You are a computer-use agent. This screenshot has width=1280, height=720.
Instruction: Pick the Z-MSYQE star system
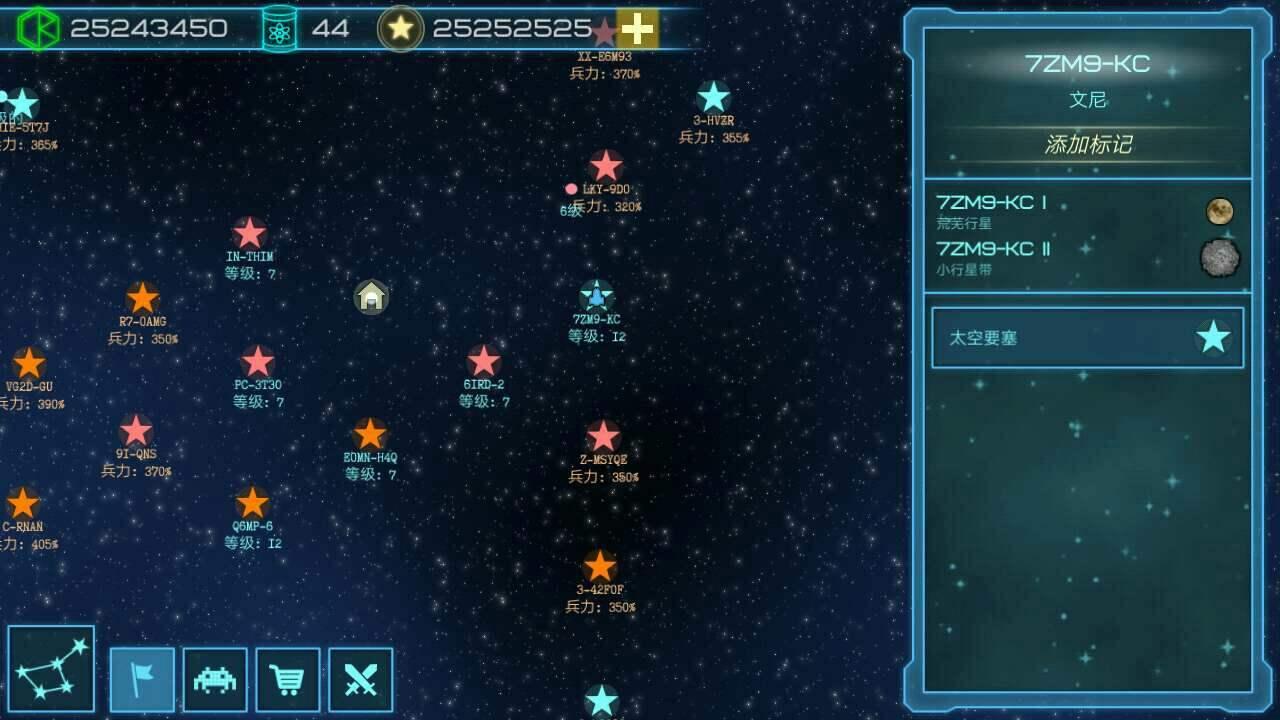(603, 437)
